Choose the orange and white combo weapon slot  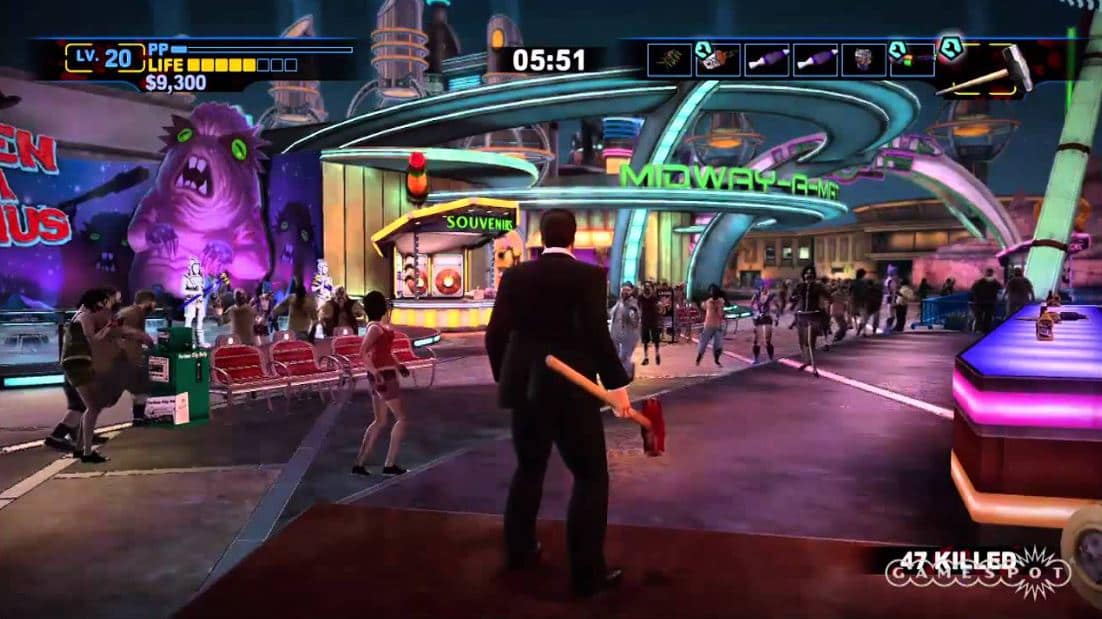click(x=717, y=60)
